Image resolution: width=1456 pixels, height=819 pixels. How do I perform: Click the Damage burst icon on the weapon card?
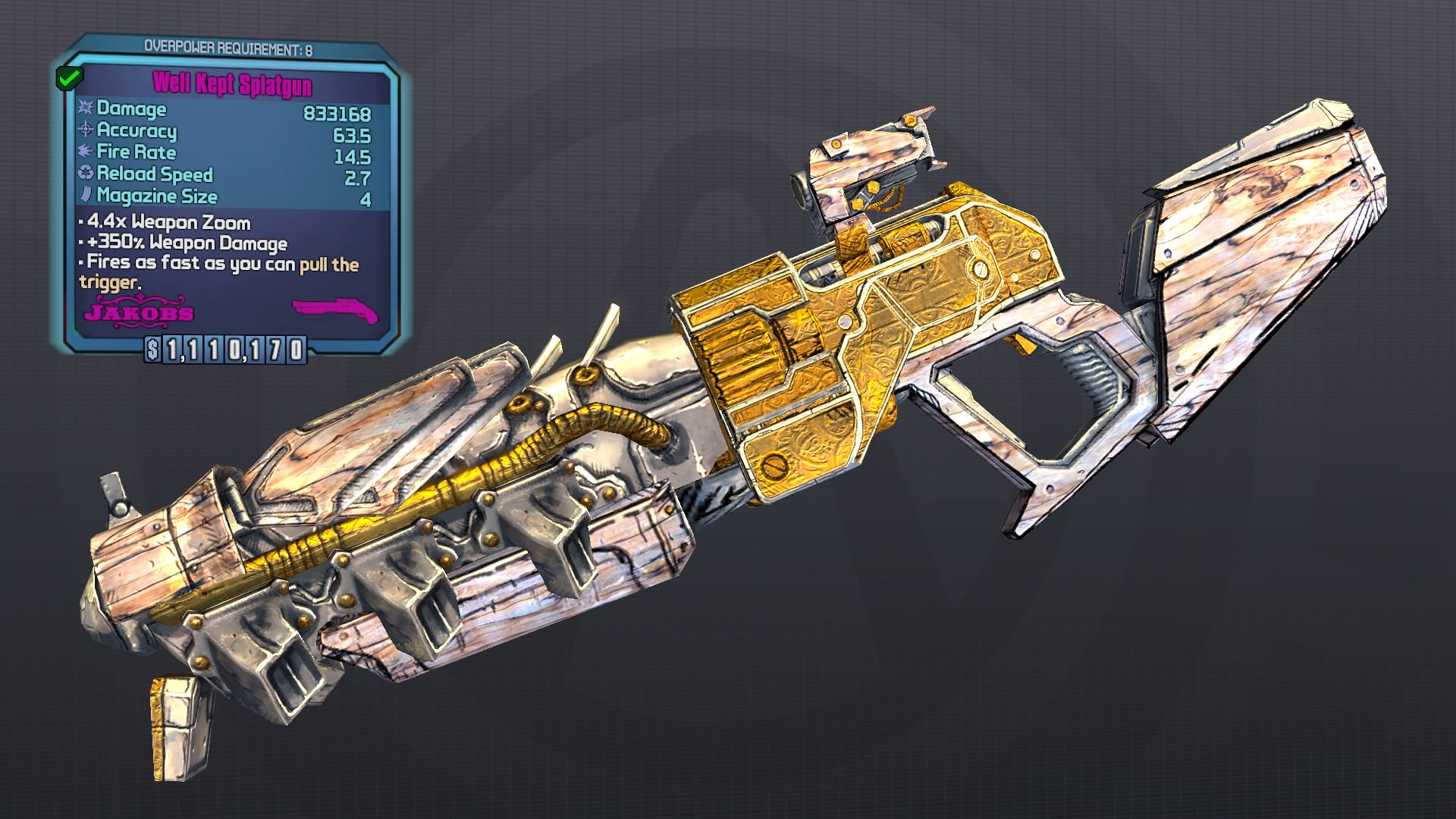[x=85, y=109]
